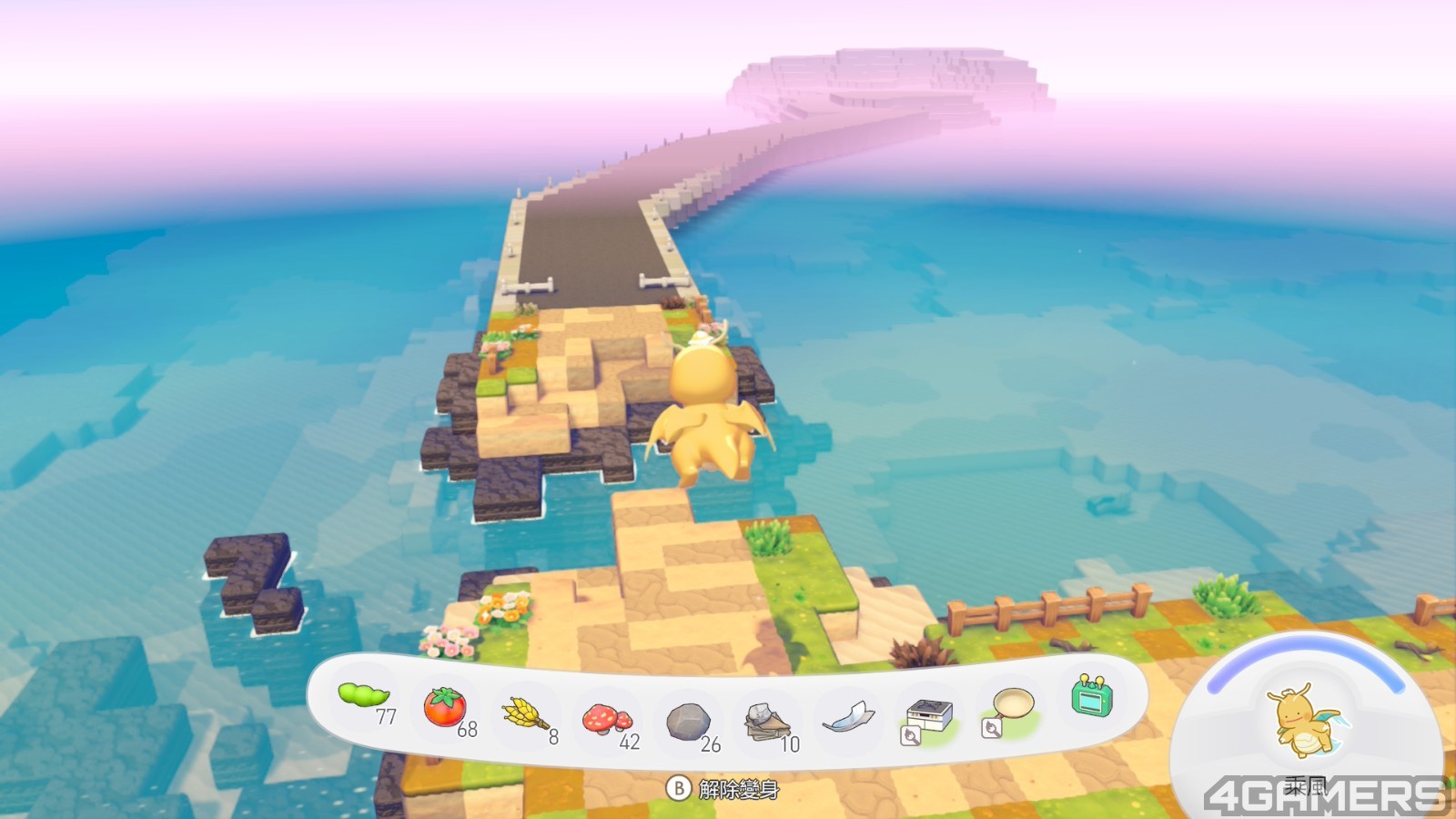The image size is (1456, 819).
Task: Select the scrap pile item
Action: pyautogui.click(x=766, y=723)
